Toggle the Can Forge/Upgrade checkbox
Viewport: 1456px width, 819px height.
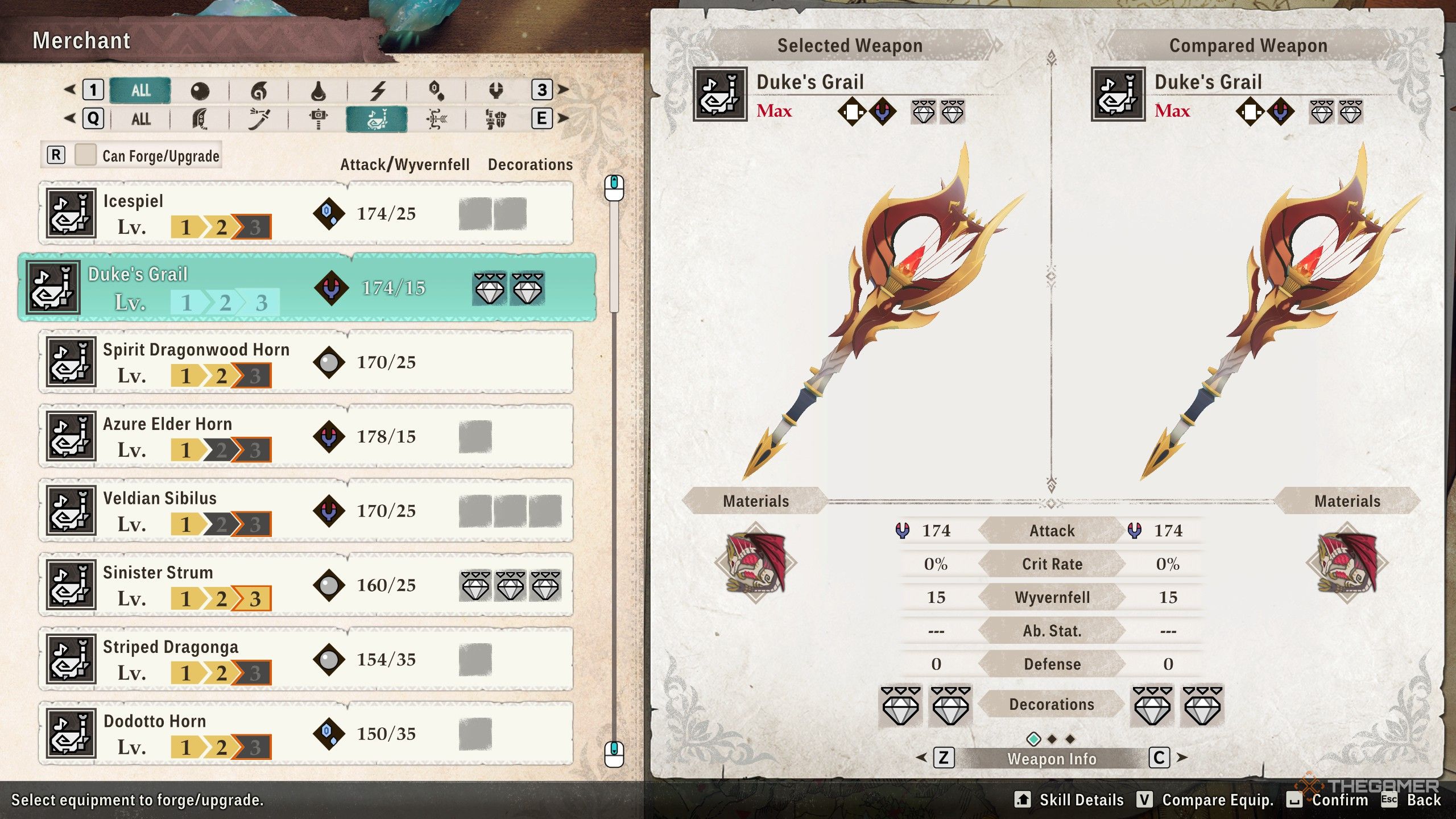(85, 155)
